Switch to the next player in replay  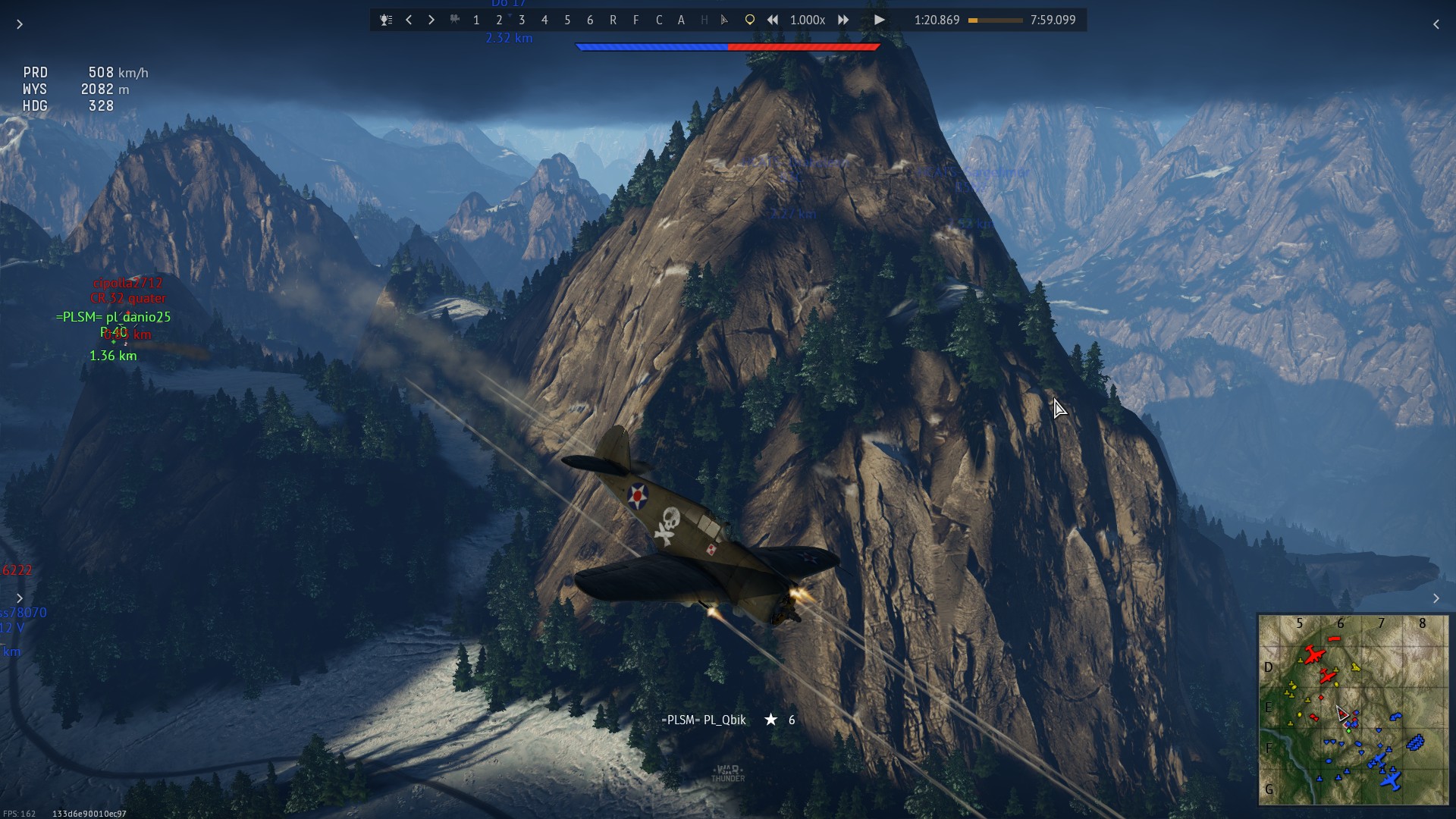pos(431,20)
